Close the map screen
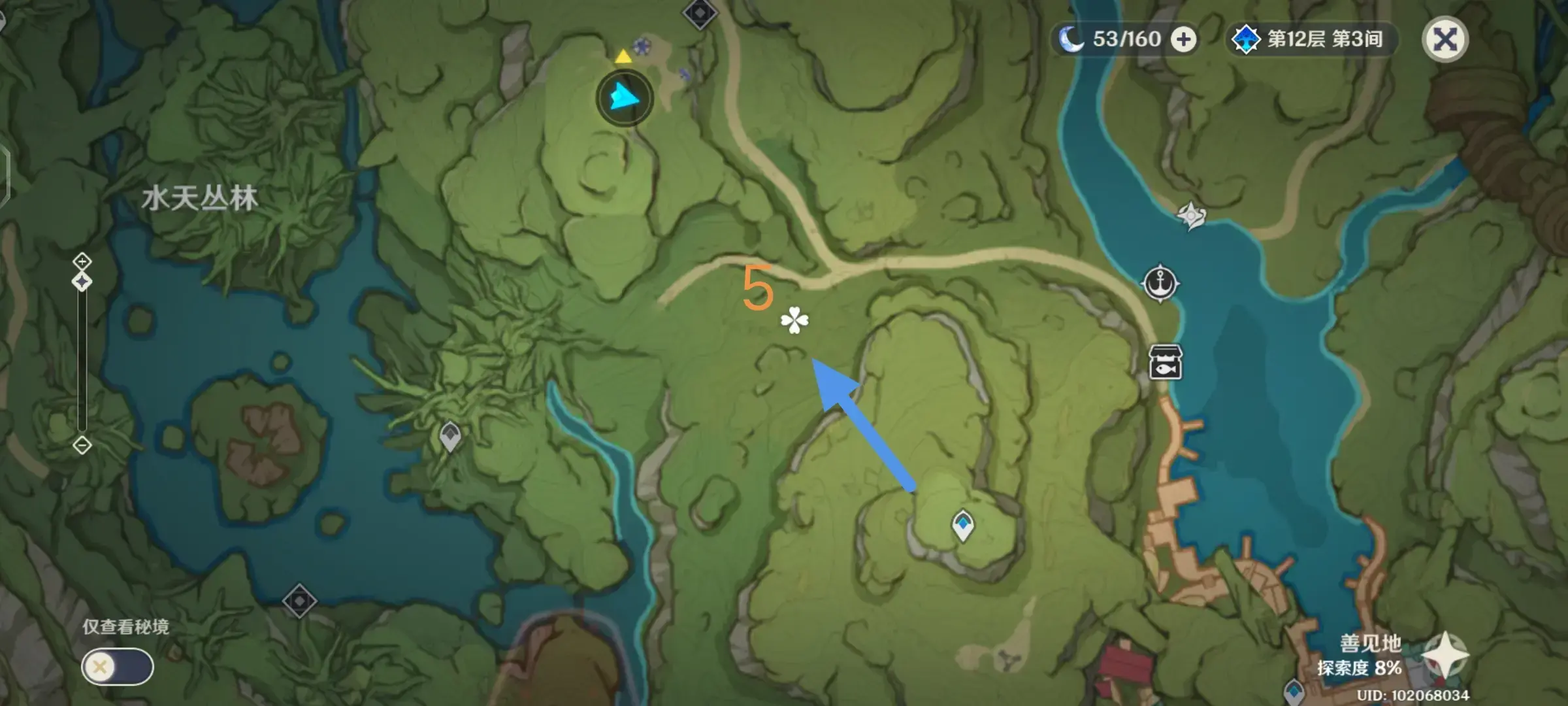The width and height of the screenshot is (1568, 706). [1445, 39]
